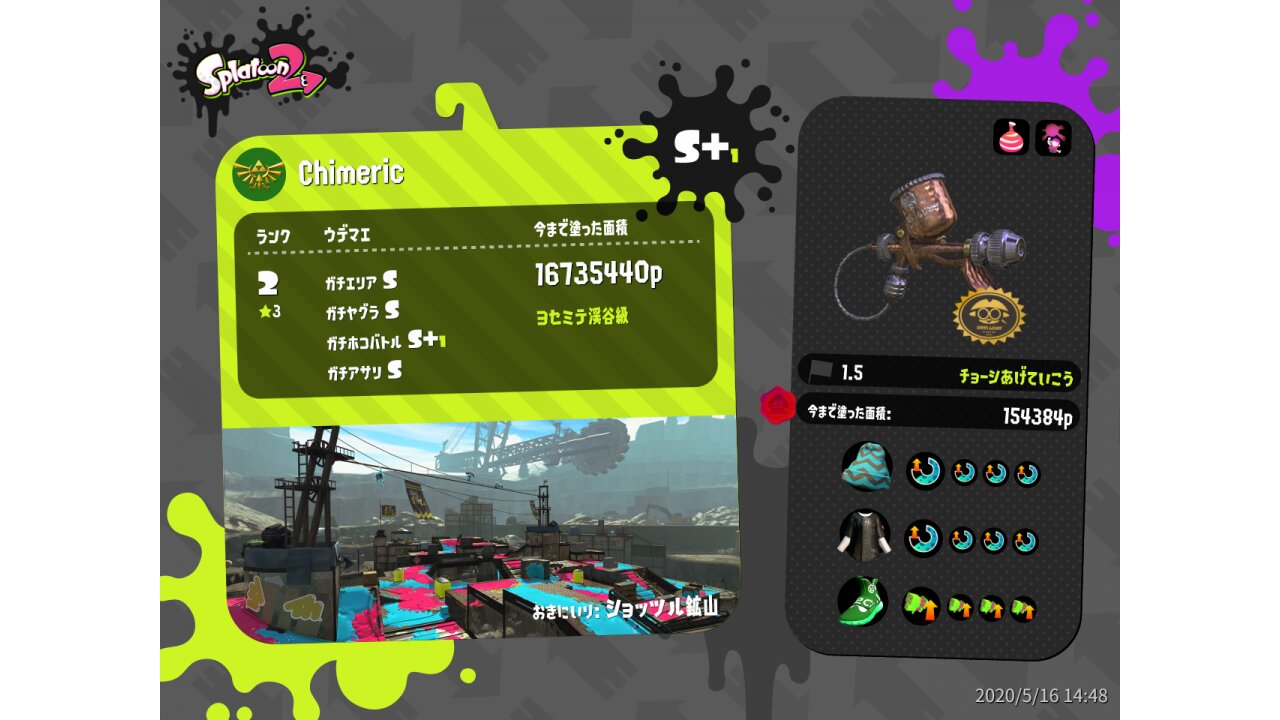
Task: Click the red badge beside the weapon turf total
Action: pos(777,405)
